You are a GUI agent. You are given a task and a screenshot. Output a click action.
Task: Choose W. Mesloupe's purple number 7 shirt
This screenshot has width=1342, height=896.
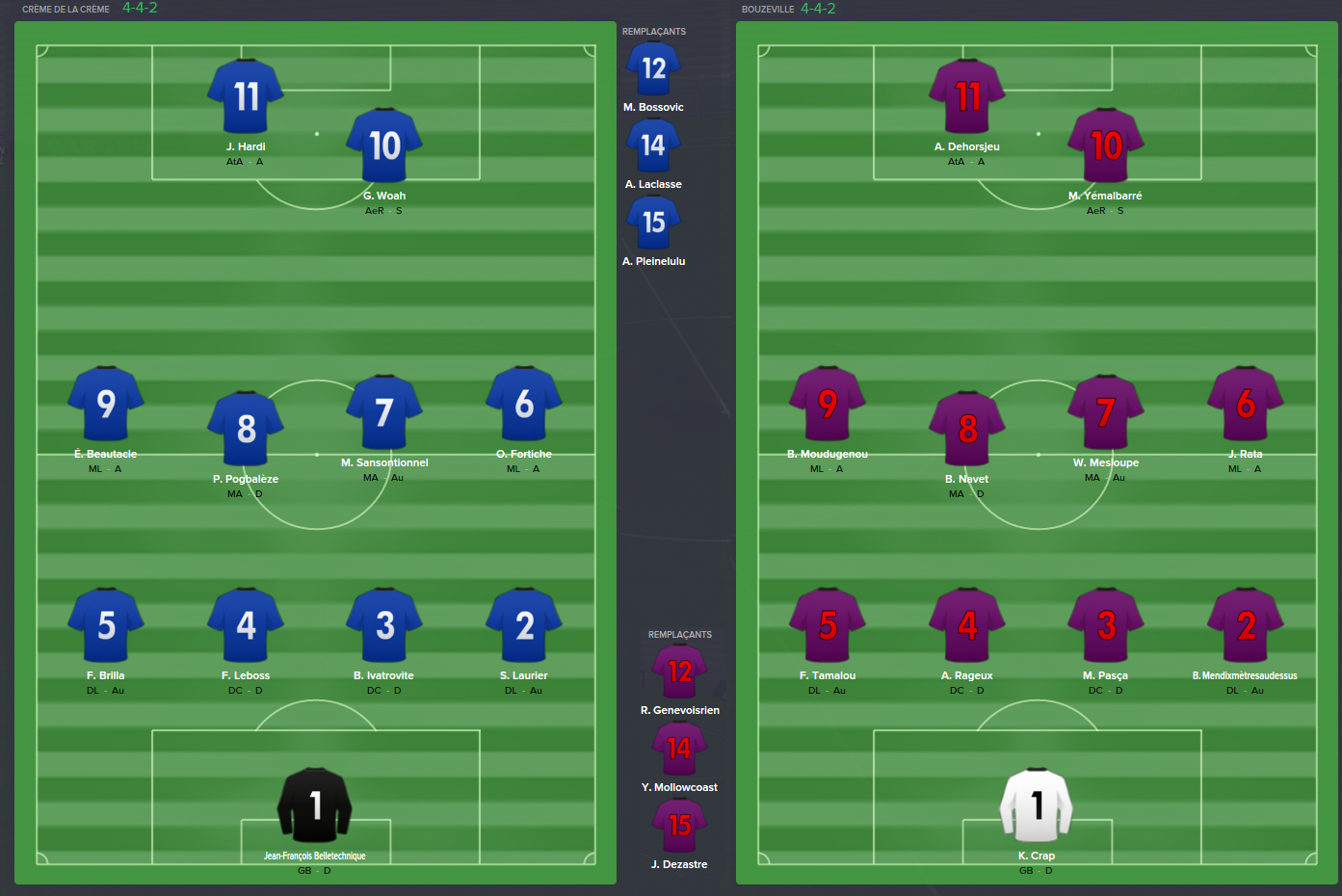pos(1106,412)
